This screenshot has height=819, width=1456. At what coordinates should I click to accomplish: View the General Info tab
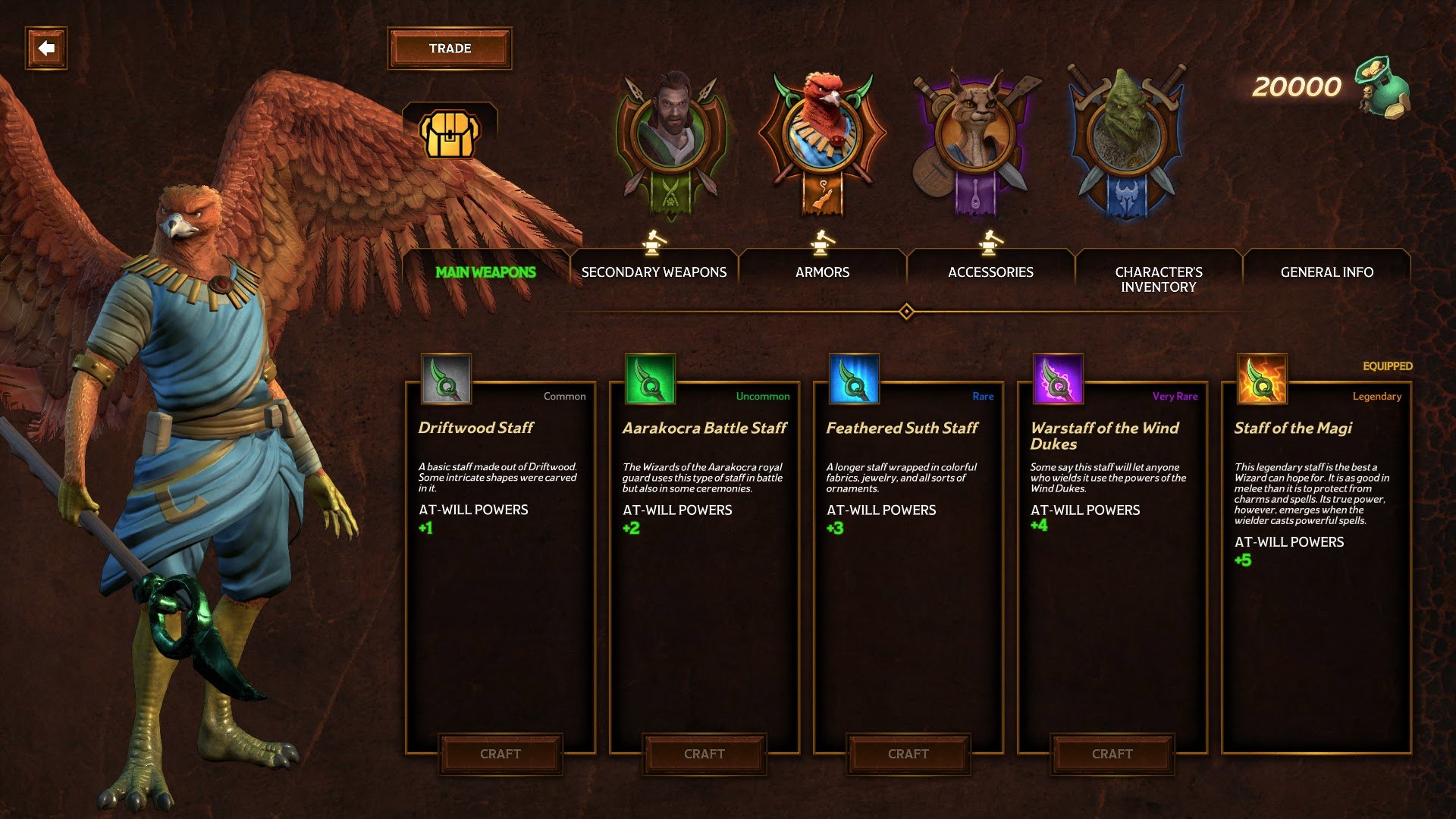[1326, 272]
